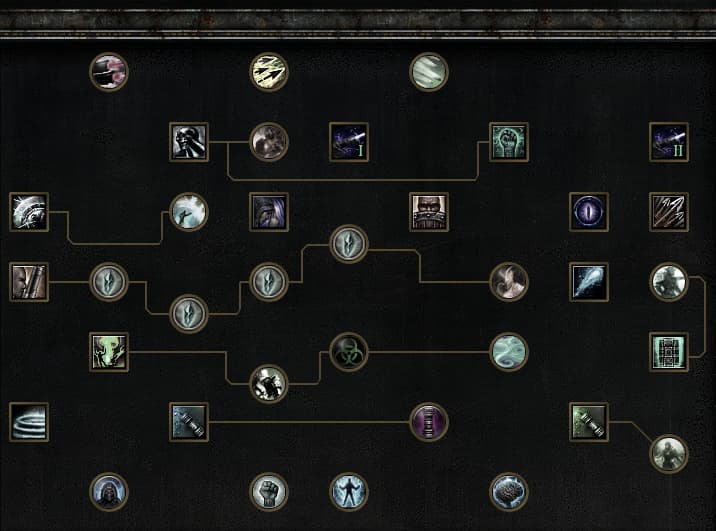The height and width of the screenshot is (531, 716).
Task: Select the square raised-fist skill icon
Action: pos(509,142)
